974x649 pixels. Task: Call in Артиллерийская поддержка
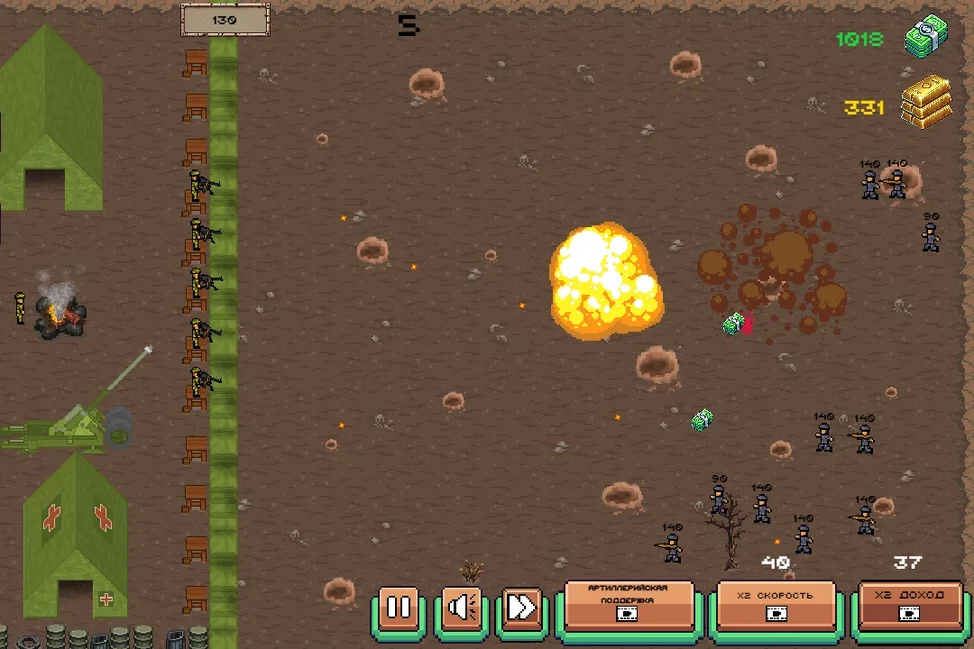629,605
